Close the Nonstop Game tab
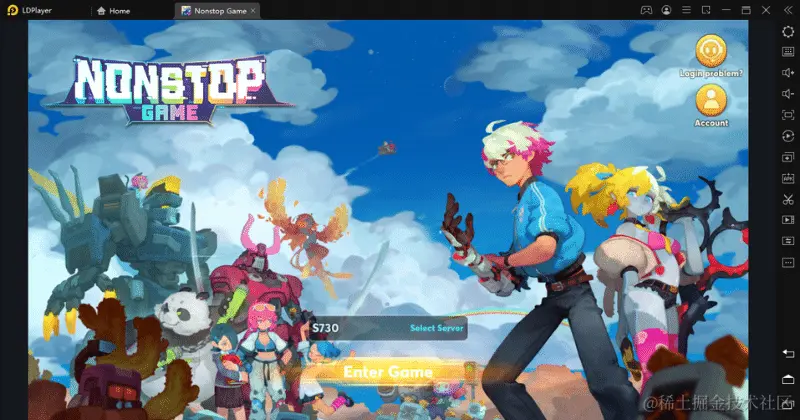Screen dimensions: 800x420 click(252, 10)
